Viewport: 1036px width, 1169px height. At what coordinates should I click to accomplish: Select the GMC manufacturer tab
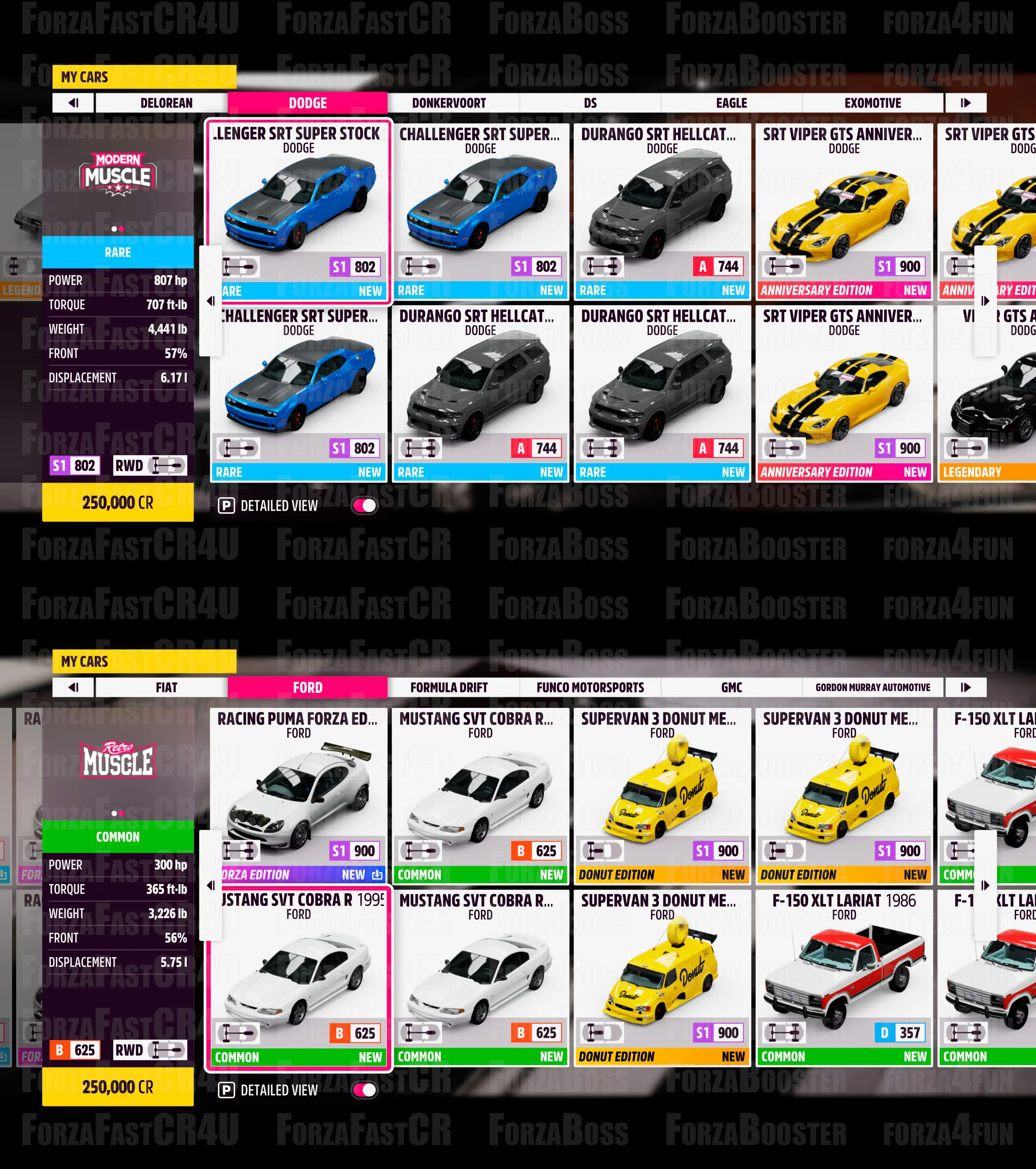click(732, 688)
